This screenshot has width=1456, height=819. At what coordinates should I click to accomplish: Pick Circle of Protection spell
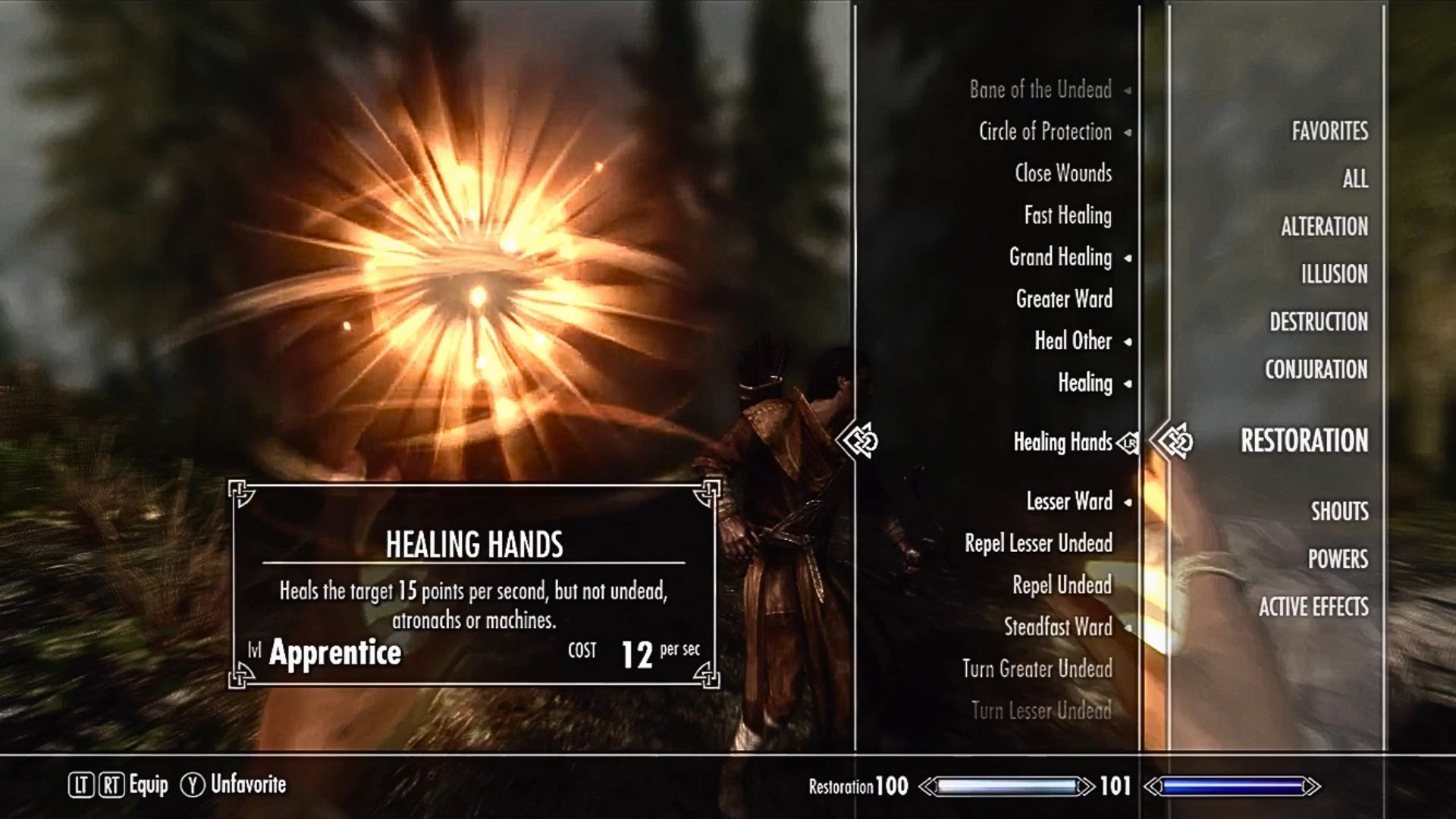click(1045, 132)
